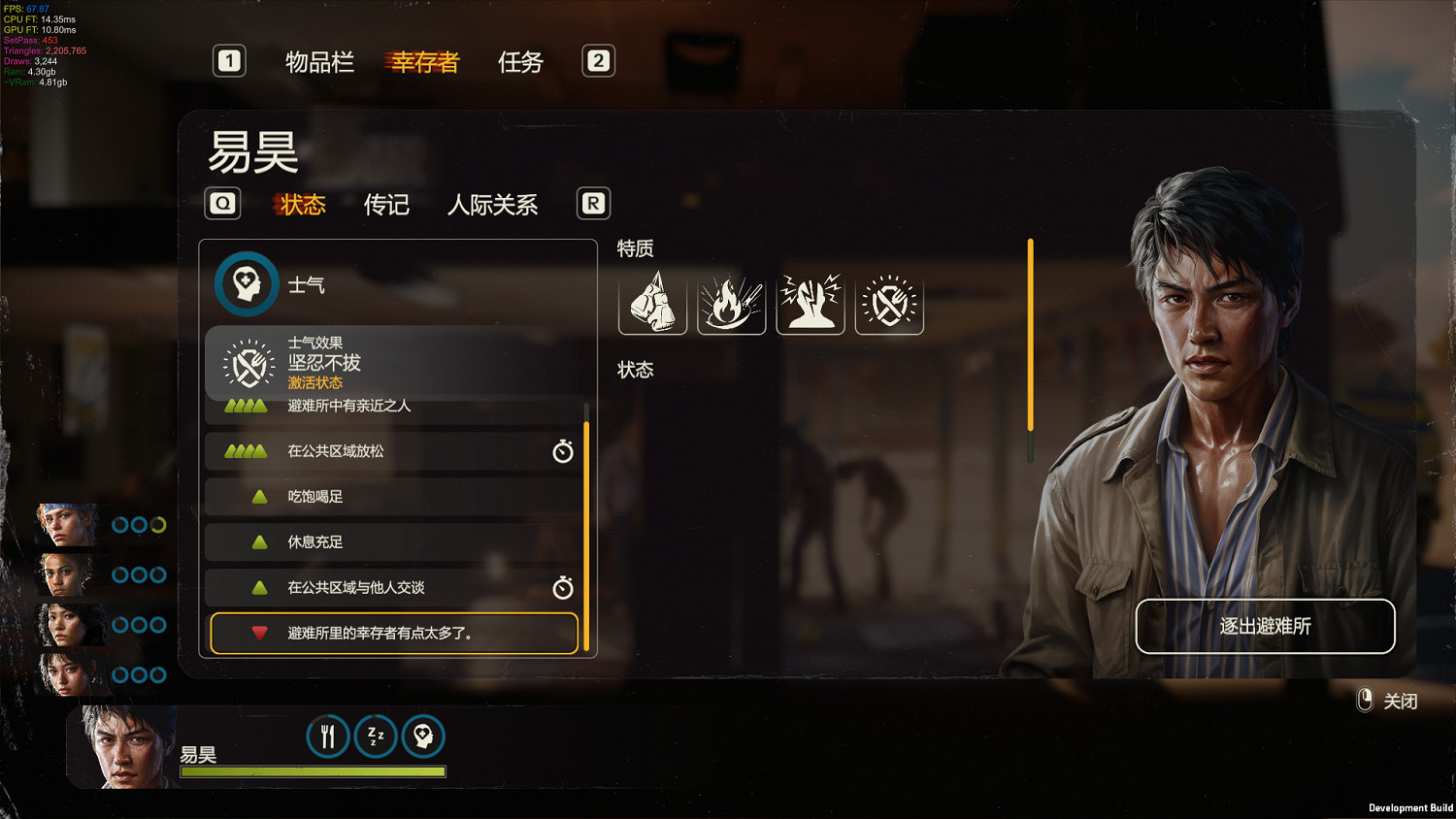
Task: Toggle last circle beside bottom-left survivor
Action: coord(156,673)
